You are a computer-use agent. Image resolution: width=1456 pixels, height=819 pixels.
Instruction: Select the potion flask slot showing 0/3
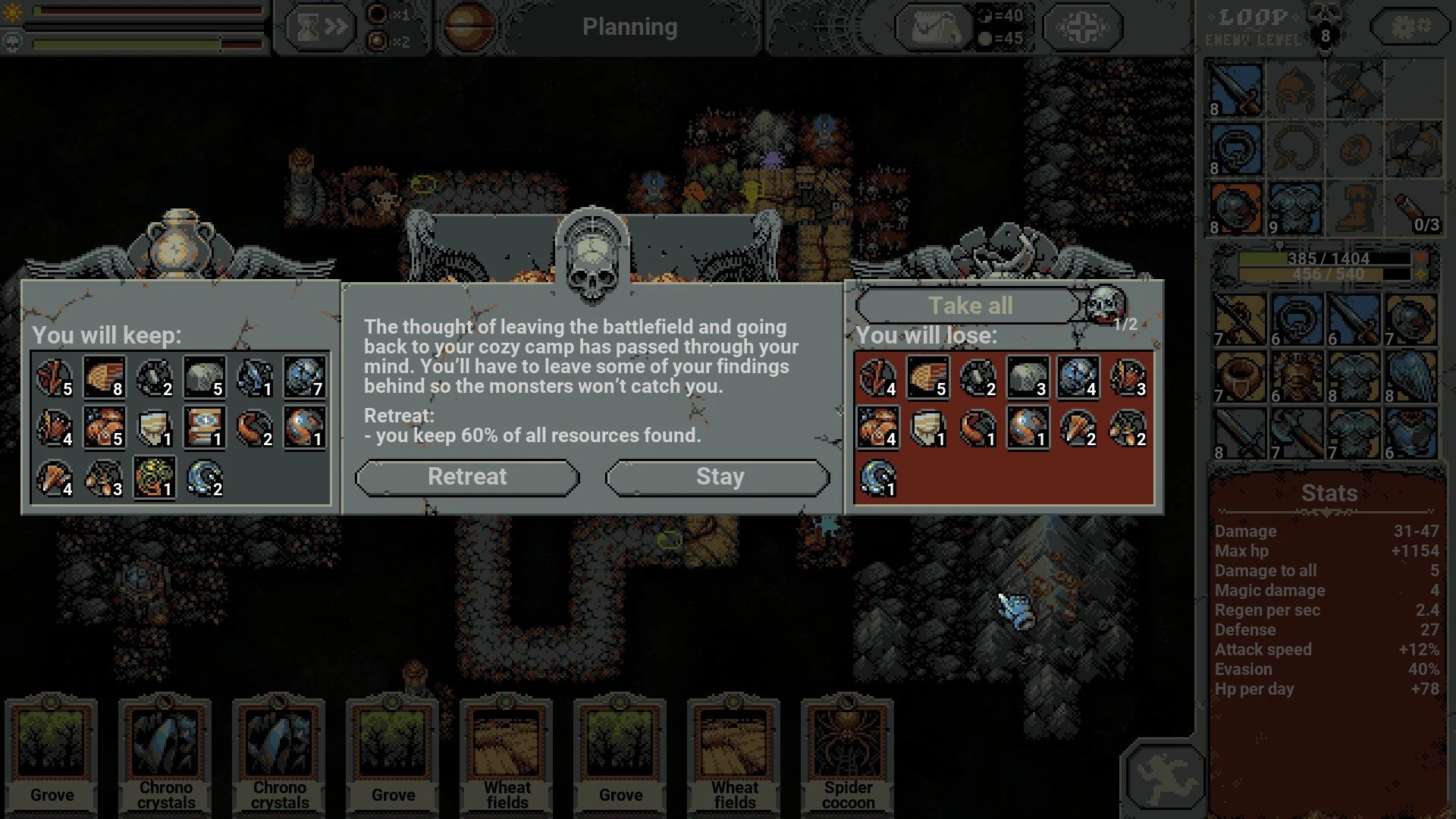1414,209
